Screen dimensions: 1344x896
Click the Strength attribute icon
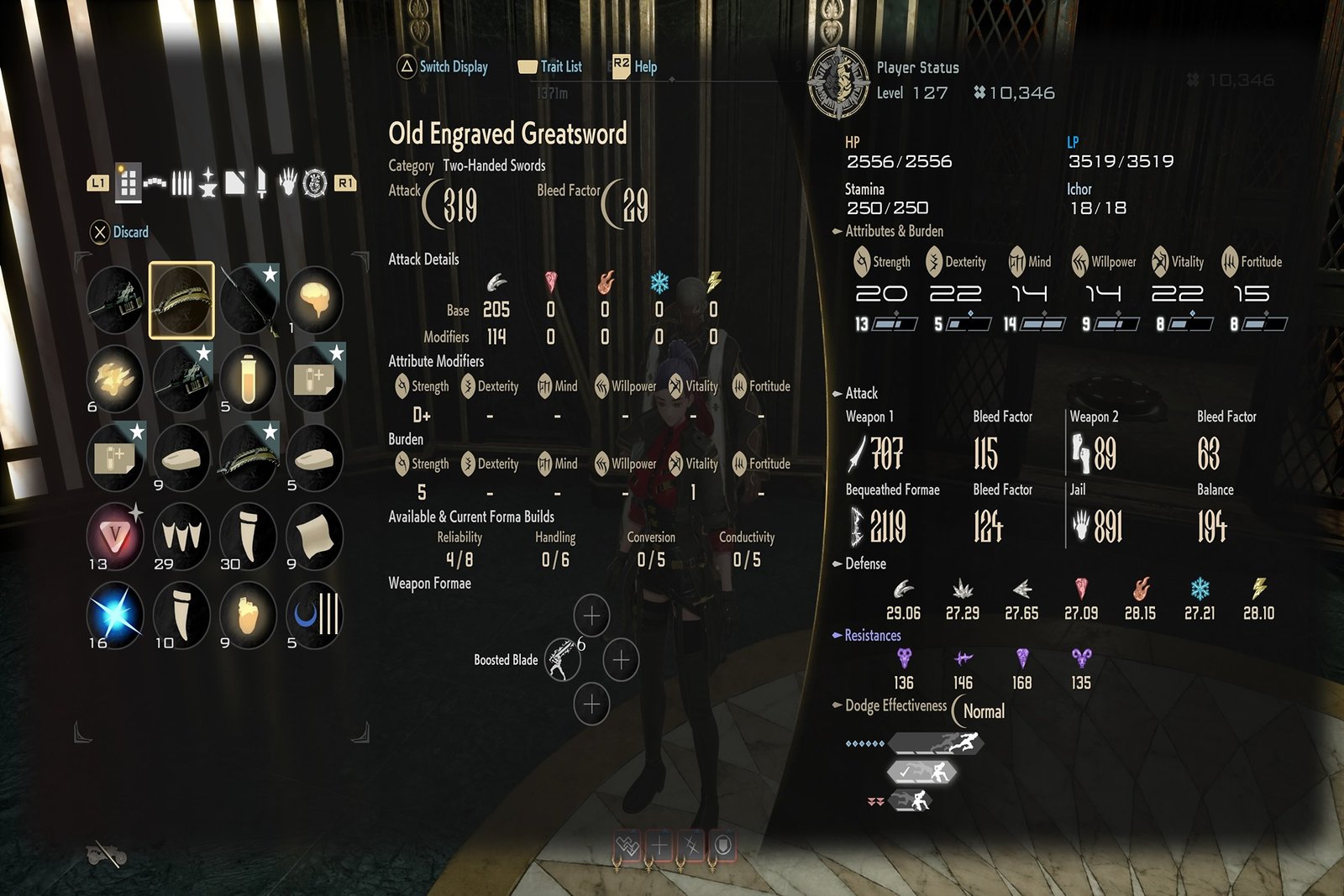pos(862,261)
